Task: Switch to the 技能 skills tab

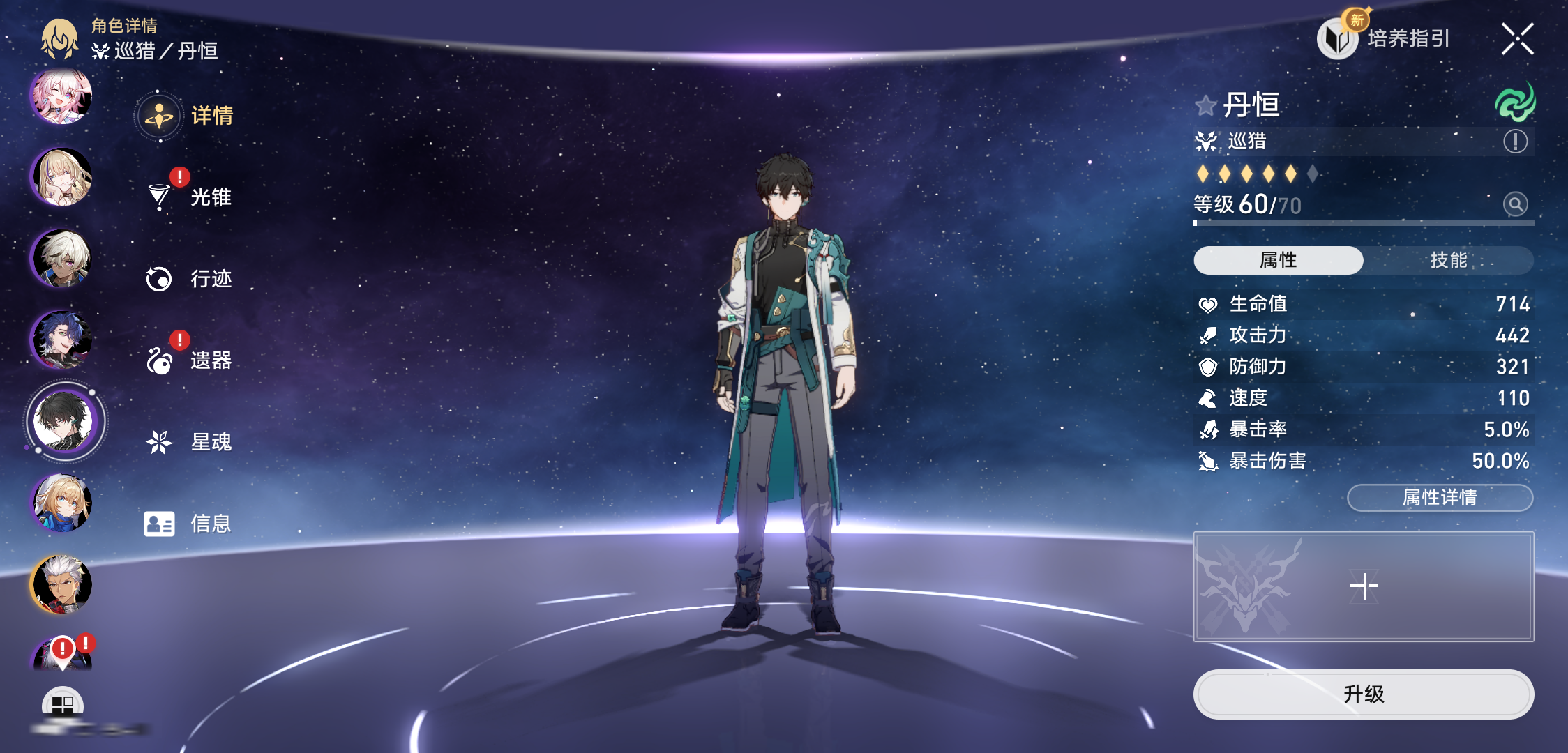Action: pos(1448,260)
